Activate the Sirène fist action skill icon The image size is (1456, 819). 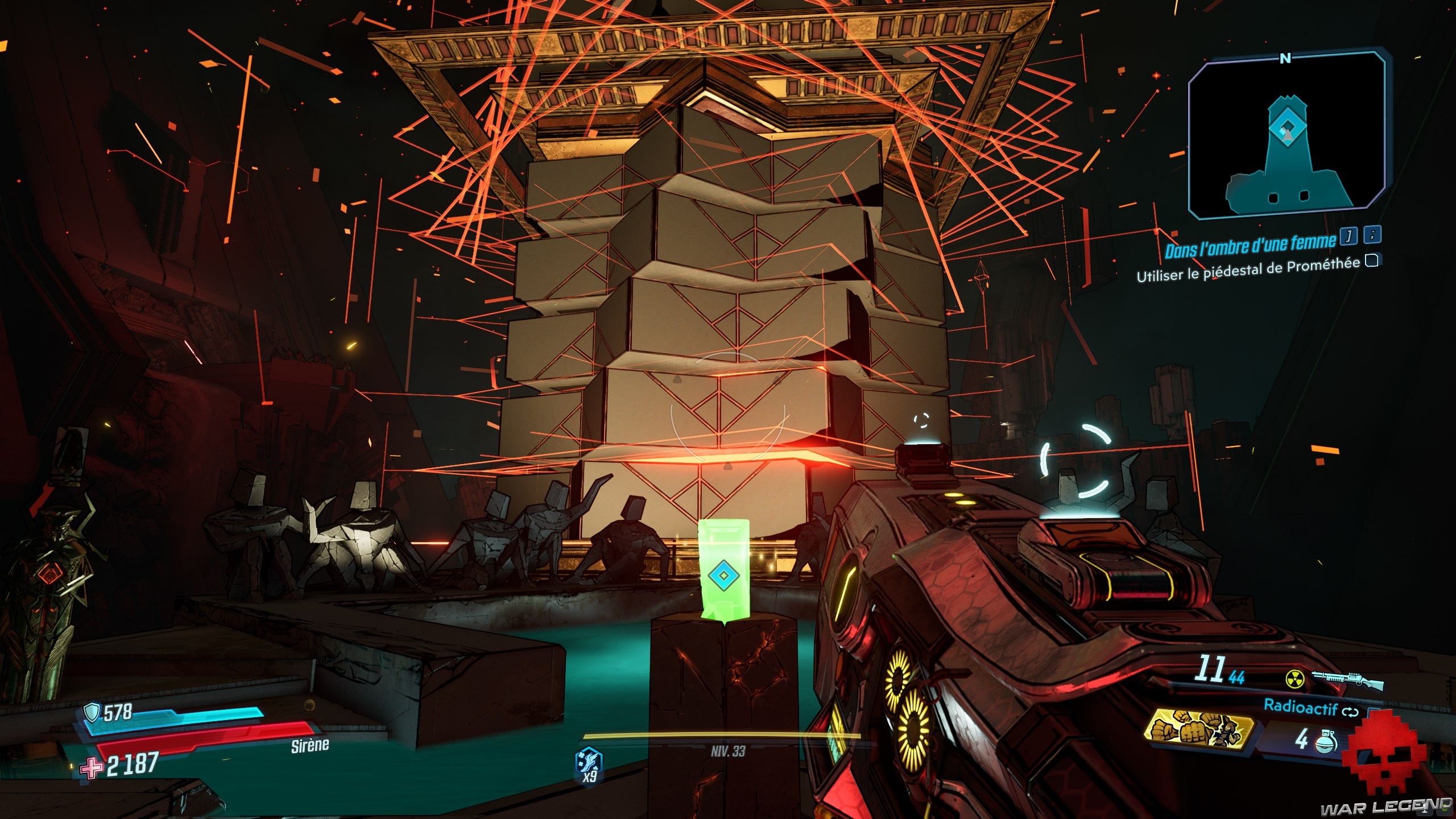(x=1199, y=732)
